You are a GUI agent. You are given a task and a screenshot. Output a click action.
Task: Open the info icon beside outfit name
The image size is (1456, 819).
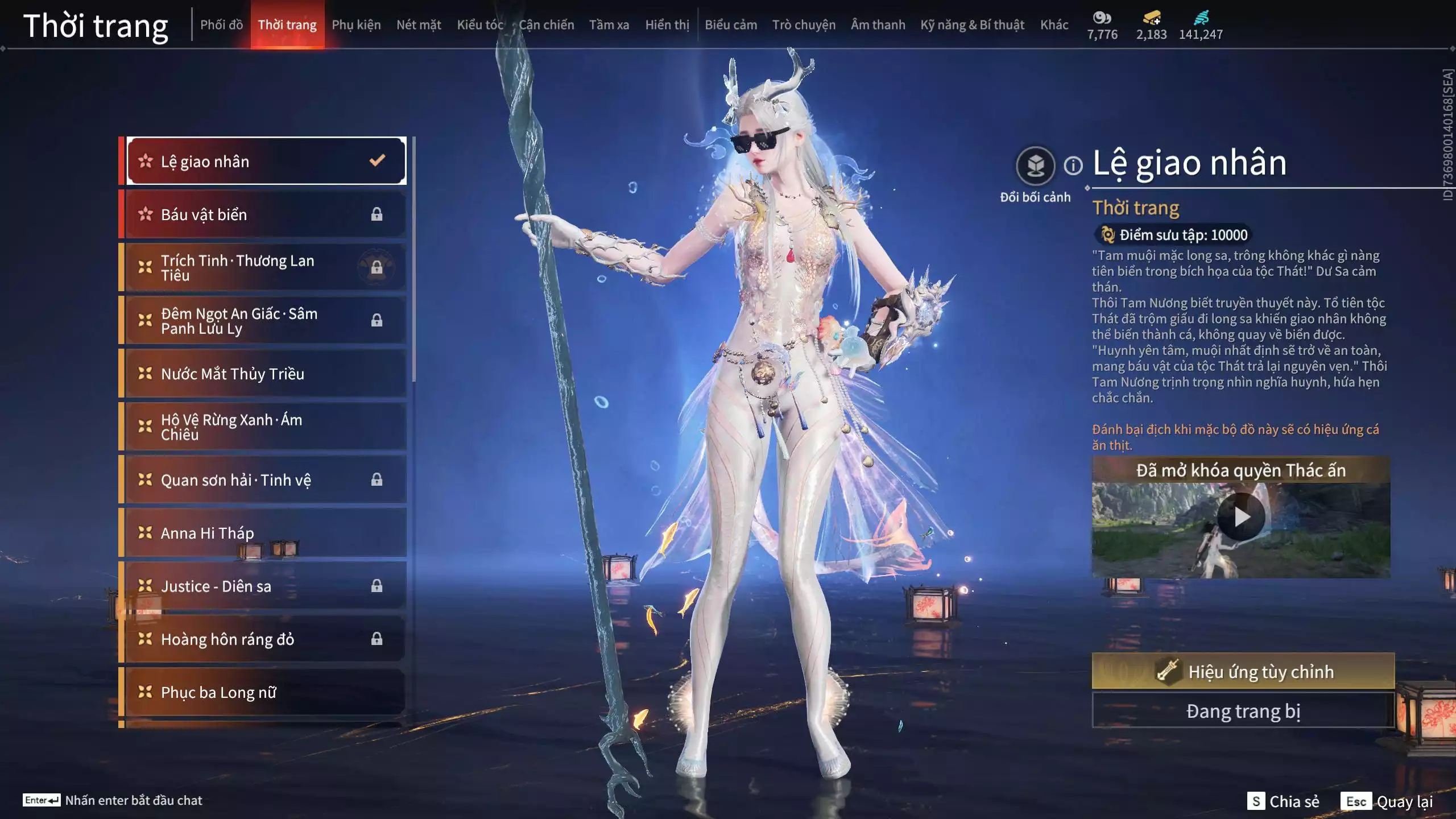coord(1073,166)
